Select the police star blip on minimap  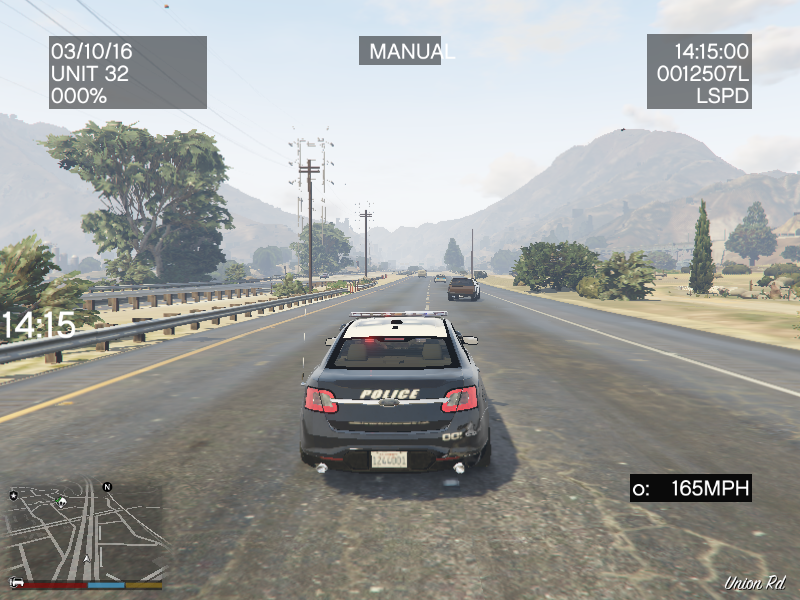click(x=14, y=494)
